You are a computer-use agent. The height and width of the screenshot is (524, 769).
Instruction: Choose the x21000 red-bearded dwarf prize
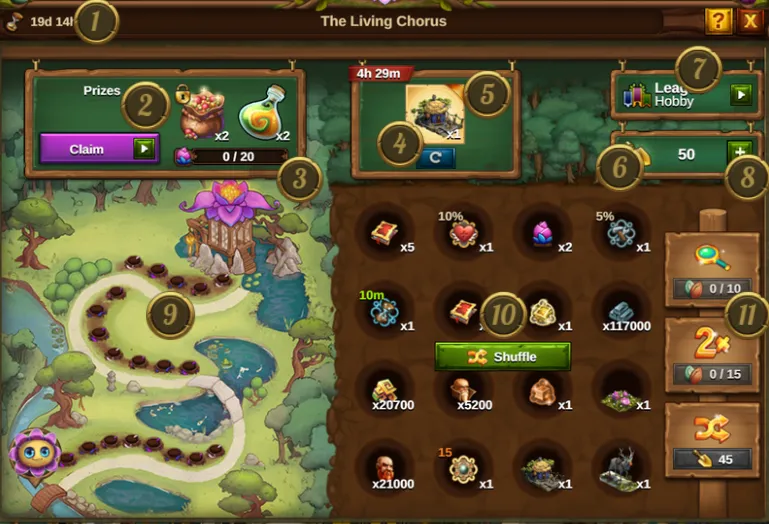[383, 468]
